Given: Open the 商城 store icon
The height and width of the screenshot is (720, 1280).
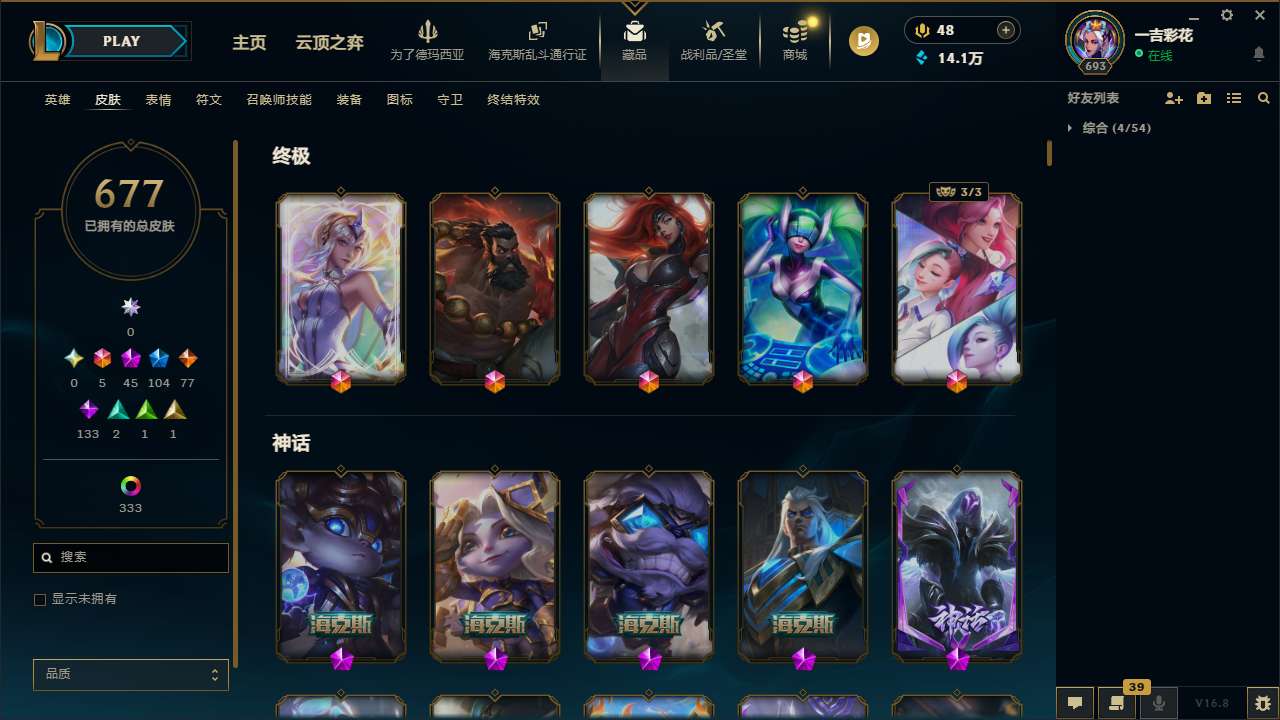Looking at the screenshot, I should (x=794, y=33).
